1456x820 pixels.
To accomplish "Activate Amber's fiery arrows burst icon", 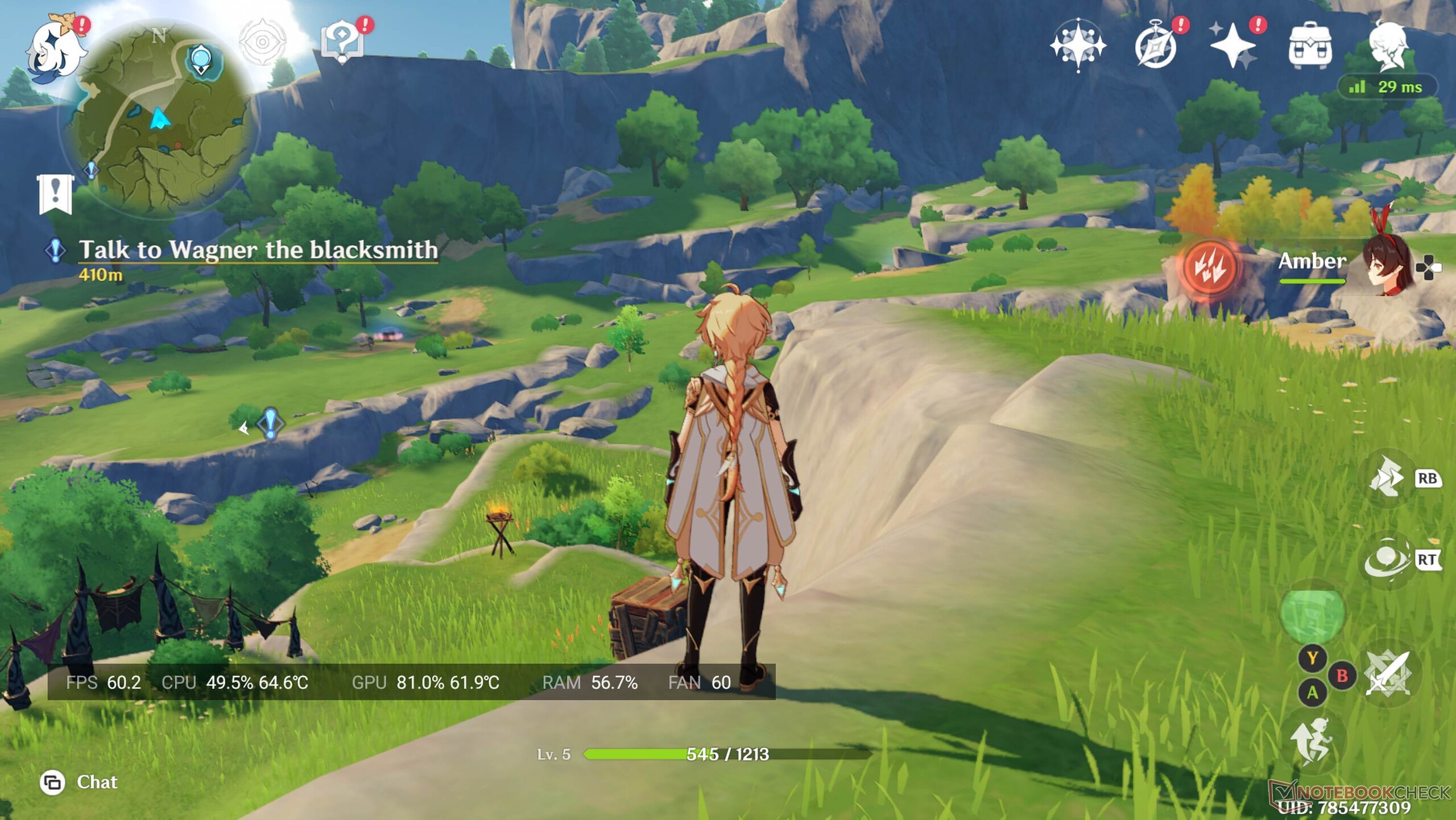I will click(x=1210, y=267).
